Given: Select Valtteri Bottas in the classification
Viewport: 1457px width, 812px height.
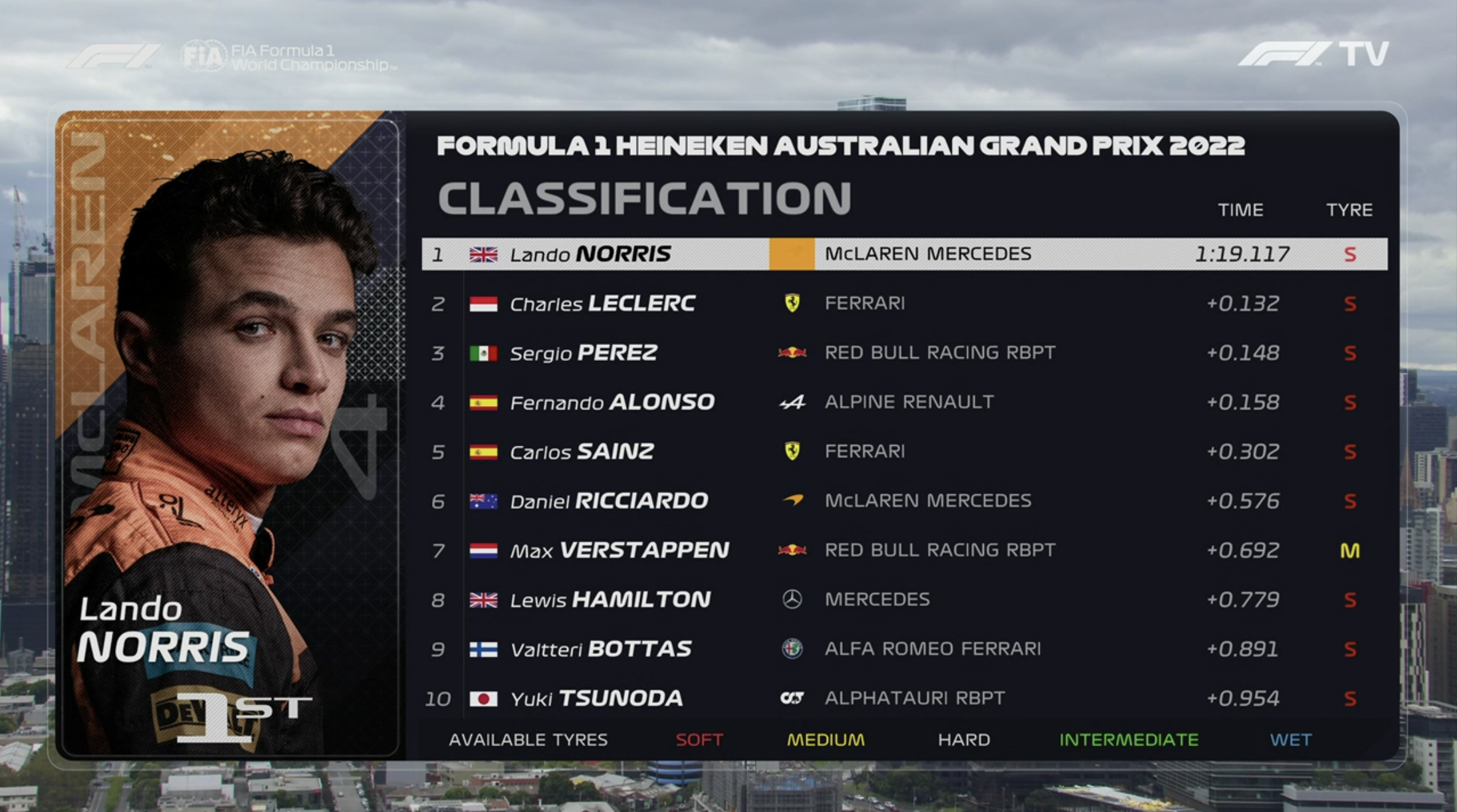Looking at the screenshot, I should tap(904, 649).
